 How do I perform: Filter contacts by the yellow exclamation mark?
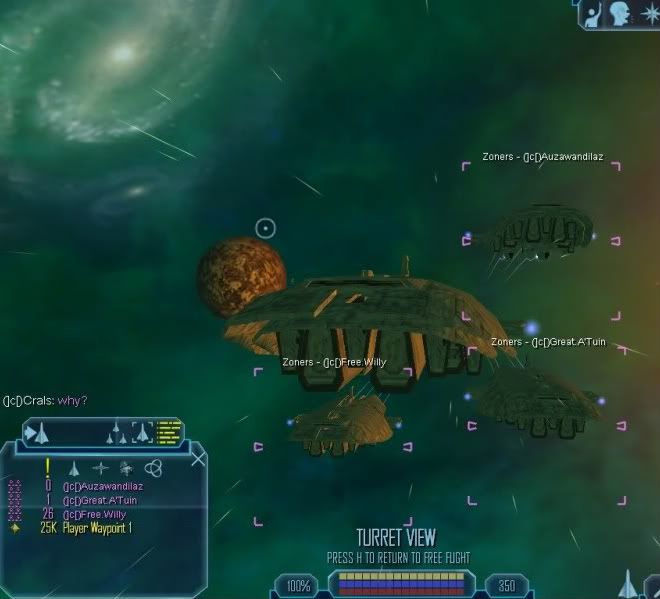point(47,467)
